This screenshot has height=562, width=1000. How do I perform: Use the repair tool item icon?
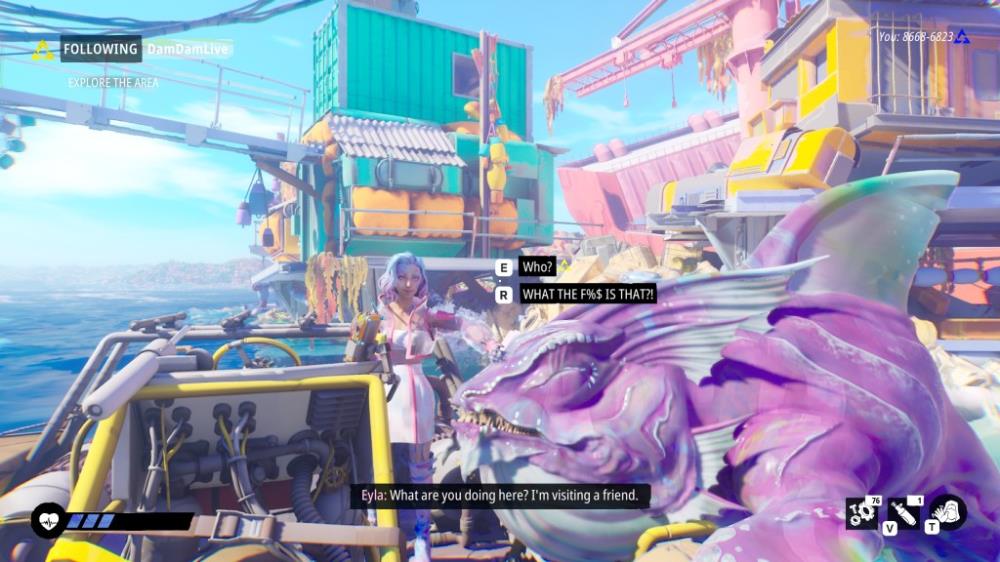[x=902, y=514]
